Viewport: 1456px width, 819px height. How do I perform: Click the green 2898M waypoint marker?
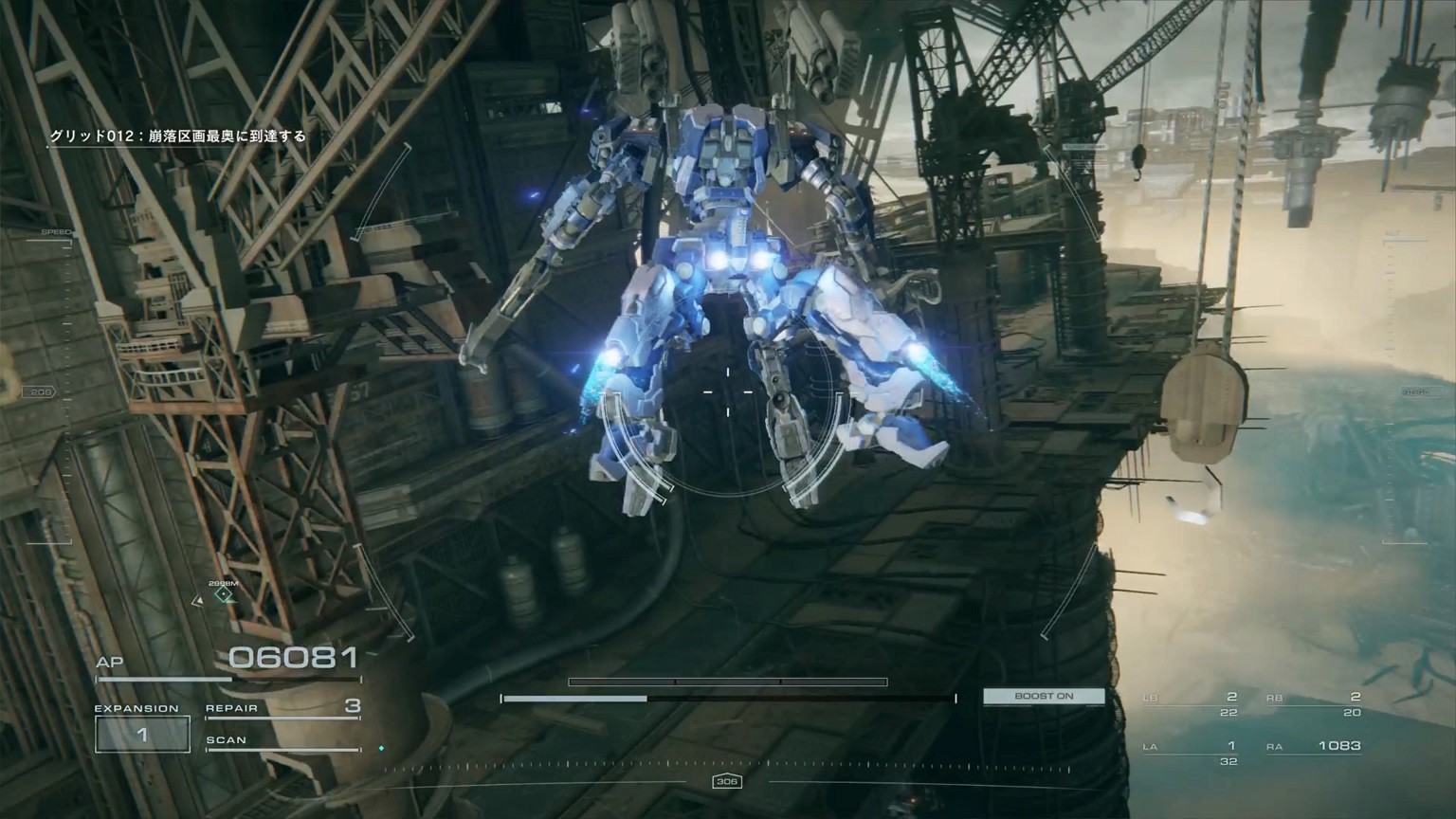pos(223,595)
